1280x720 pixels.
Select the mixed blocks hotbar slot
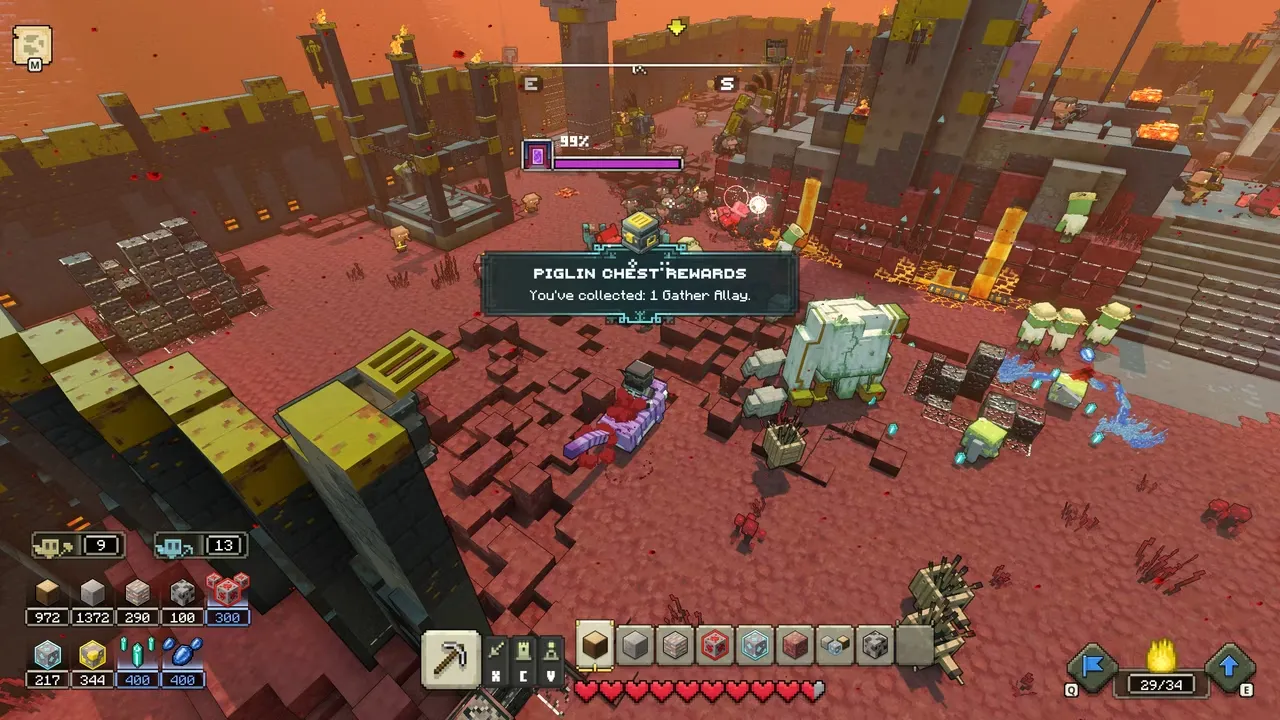coord(836,646)
